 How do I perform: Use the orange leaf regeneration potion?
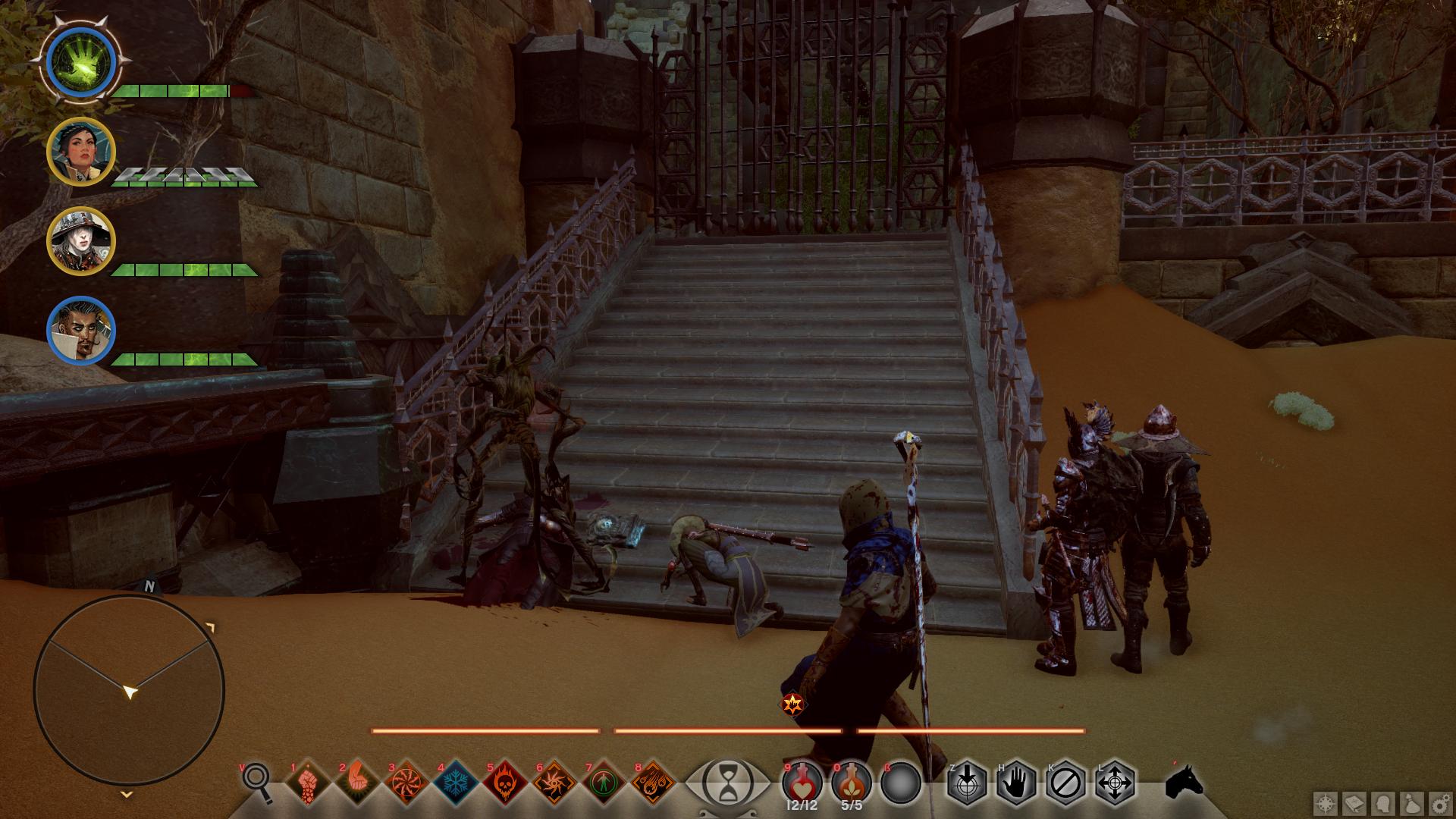[852, 782]
